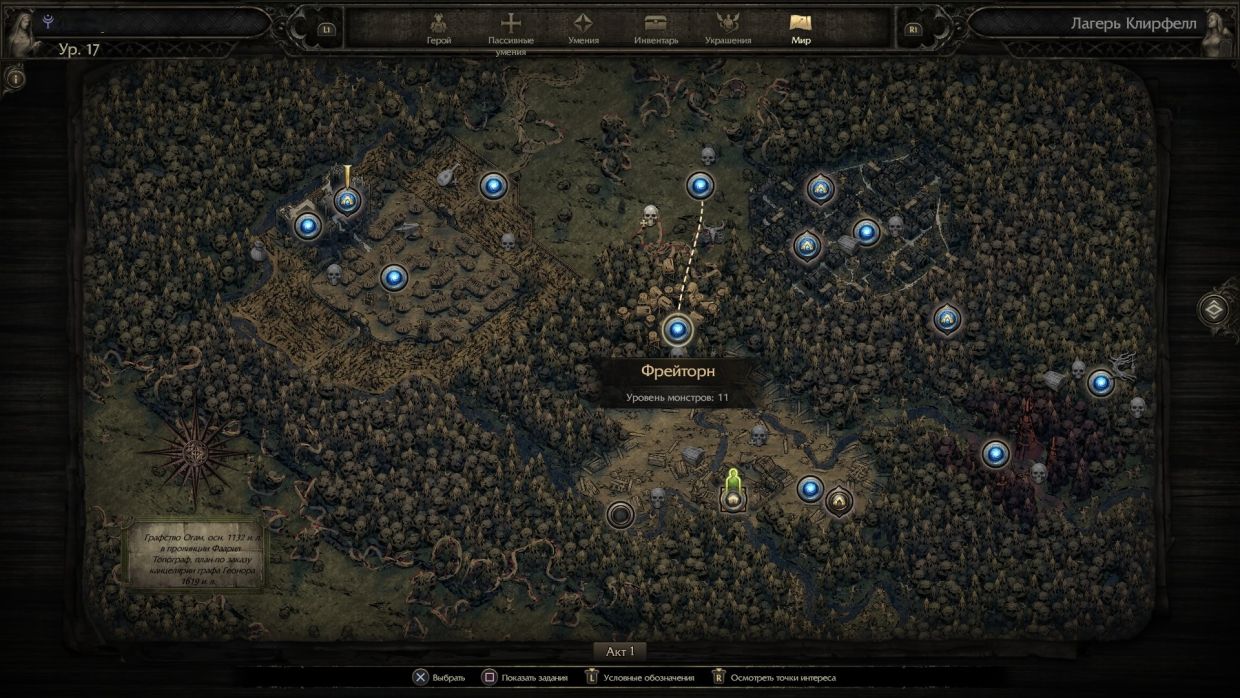Select the highlighted Фрейторн waypoint node

[677, 329]
